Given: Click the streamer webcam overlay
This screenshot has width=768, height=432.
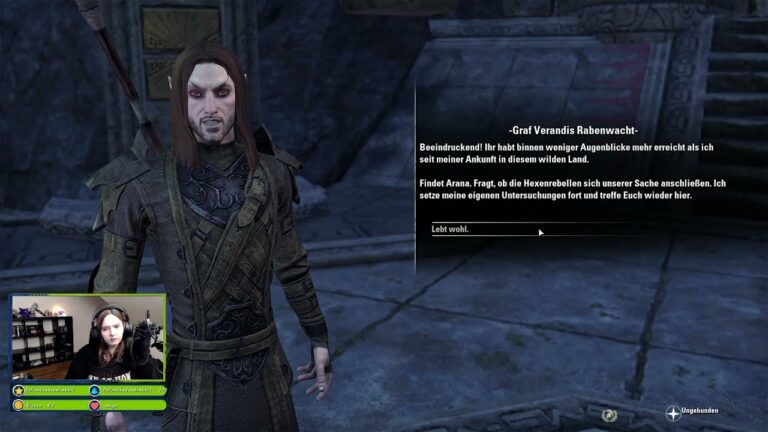Looking at the screenshot, I should pos(88,338).
